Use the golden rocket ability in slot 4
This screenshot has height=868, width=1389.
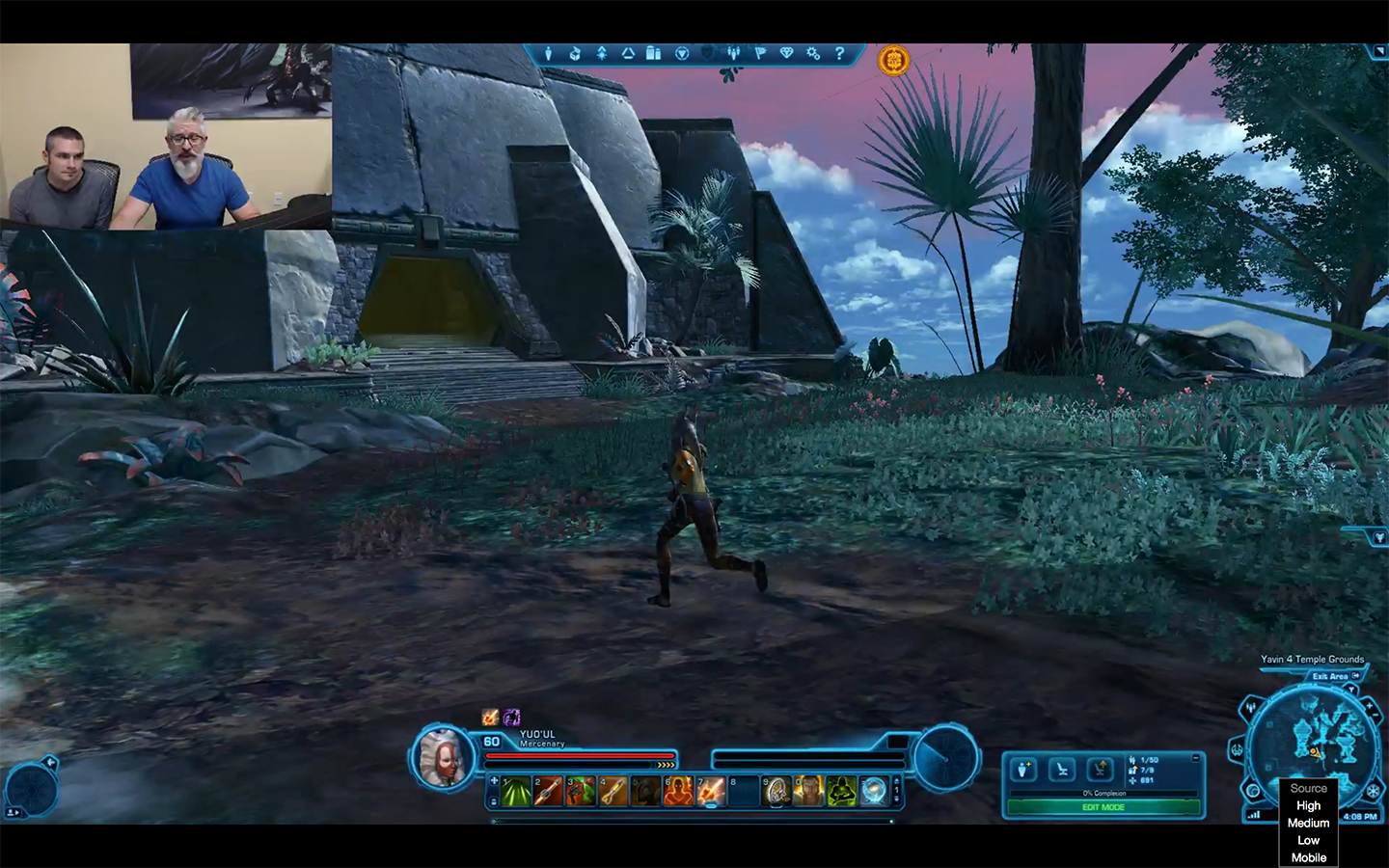pos(613,791)
